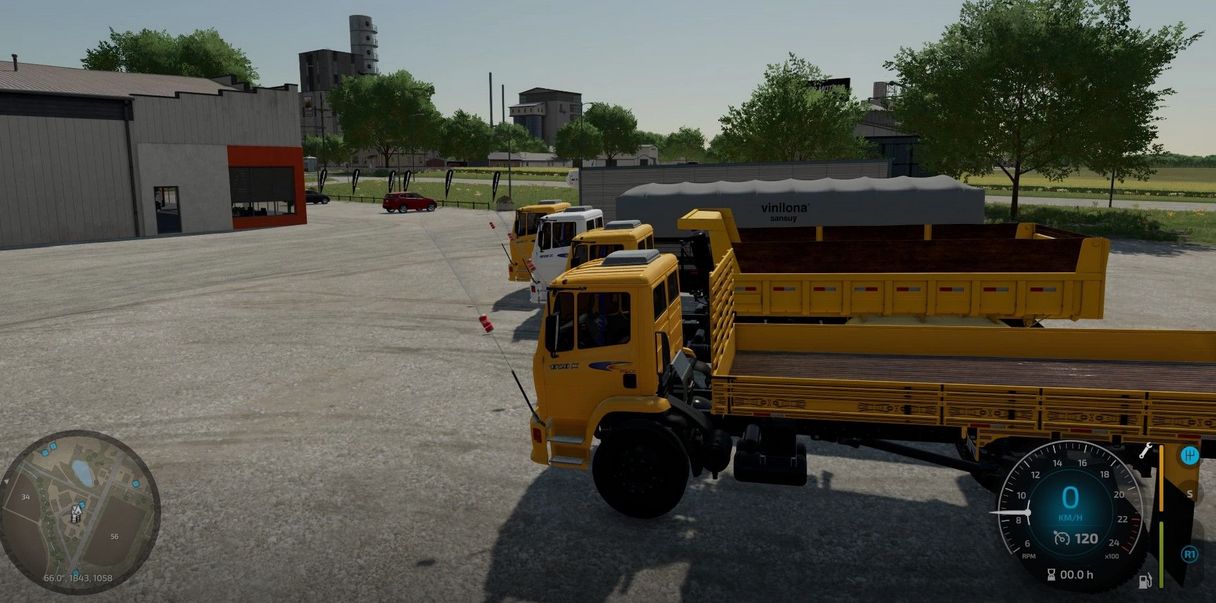1216x603 pixels.
Task: Click the player vehicle marker on minimap
Action: [76, 512]
